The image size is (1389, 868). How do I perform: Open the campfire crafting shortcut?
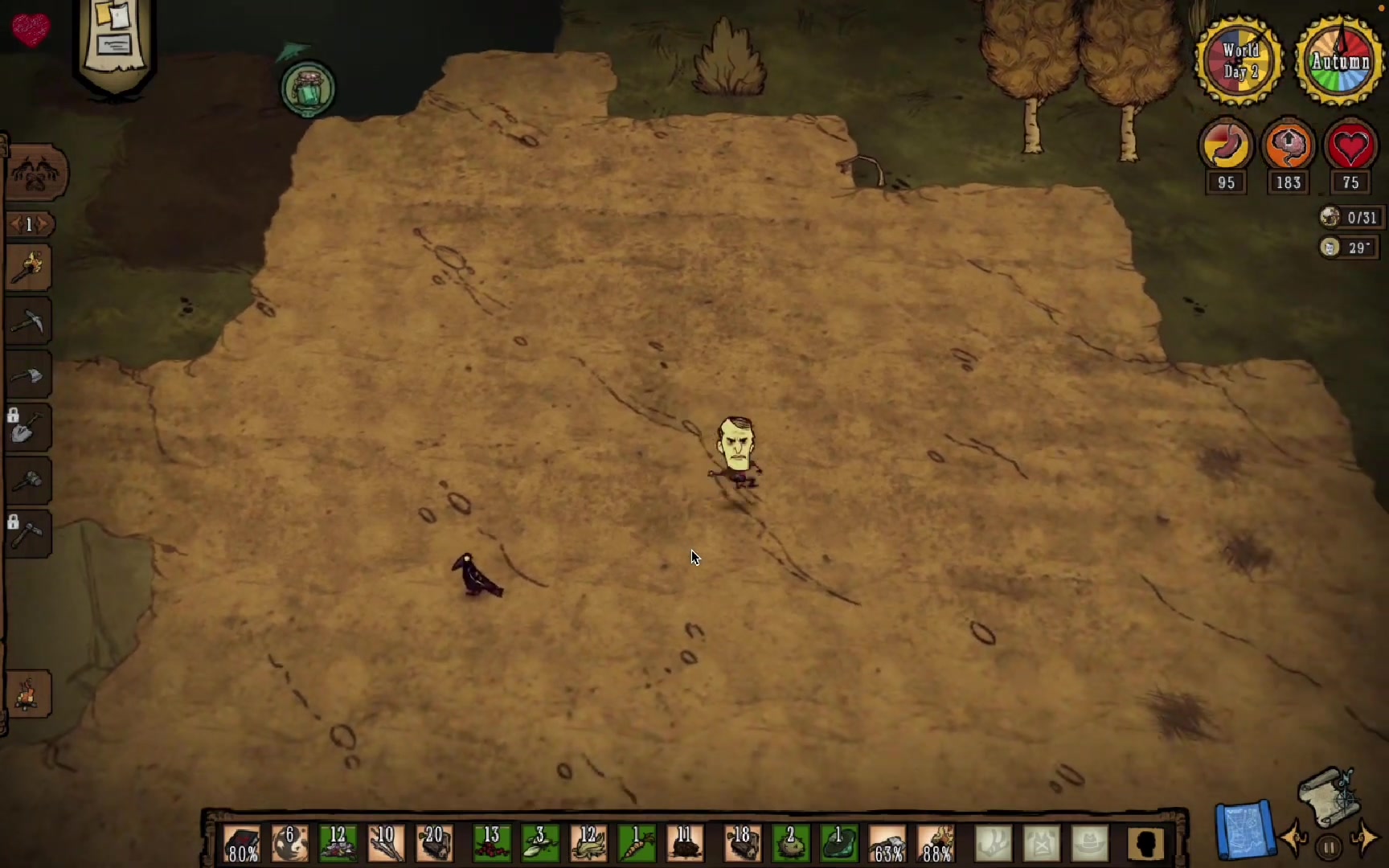click(28, 693)
